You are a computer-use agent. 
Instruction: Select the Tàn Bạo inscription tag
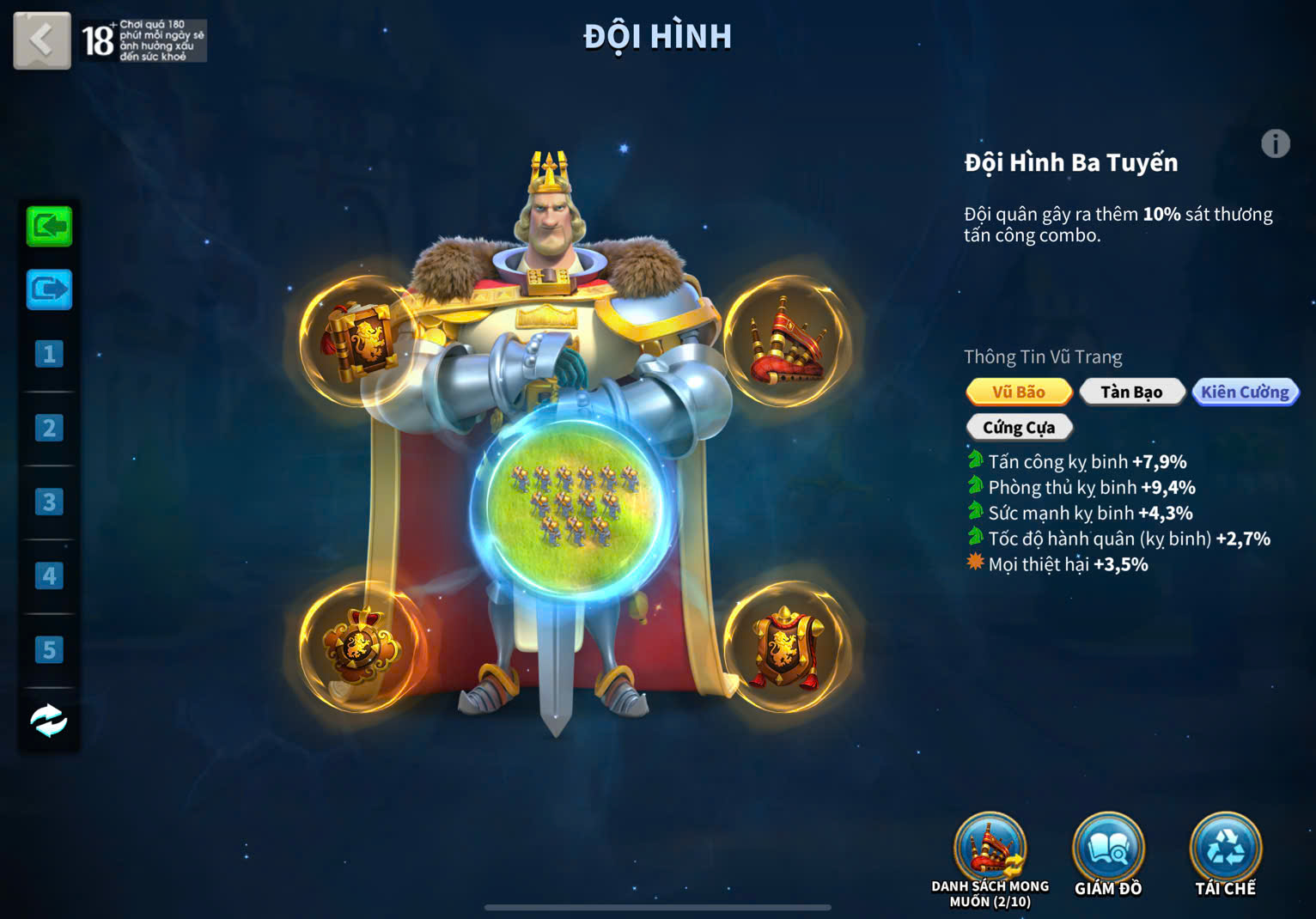[1131, 392]
